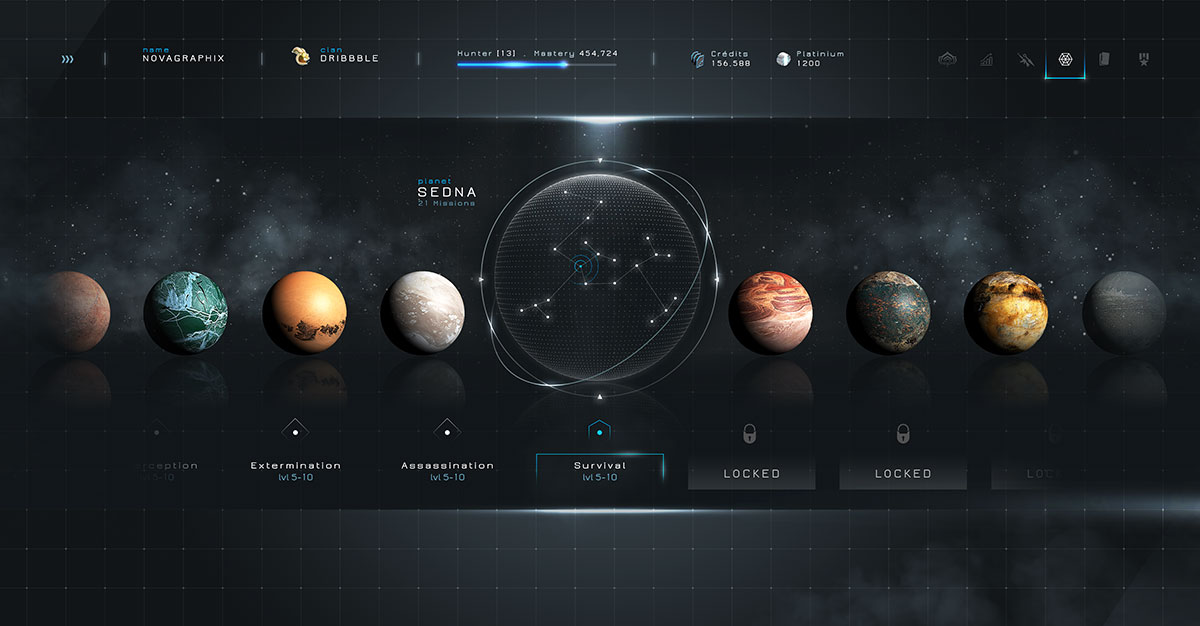Open the Warframe helmet tab

coord(947,59)
